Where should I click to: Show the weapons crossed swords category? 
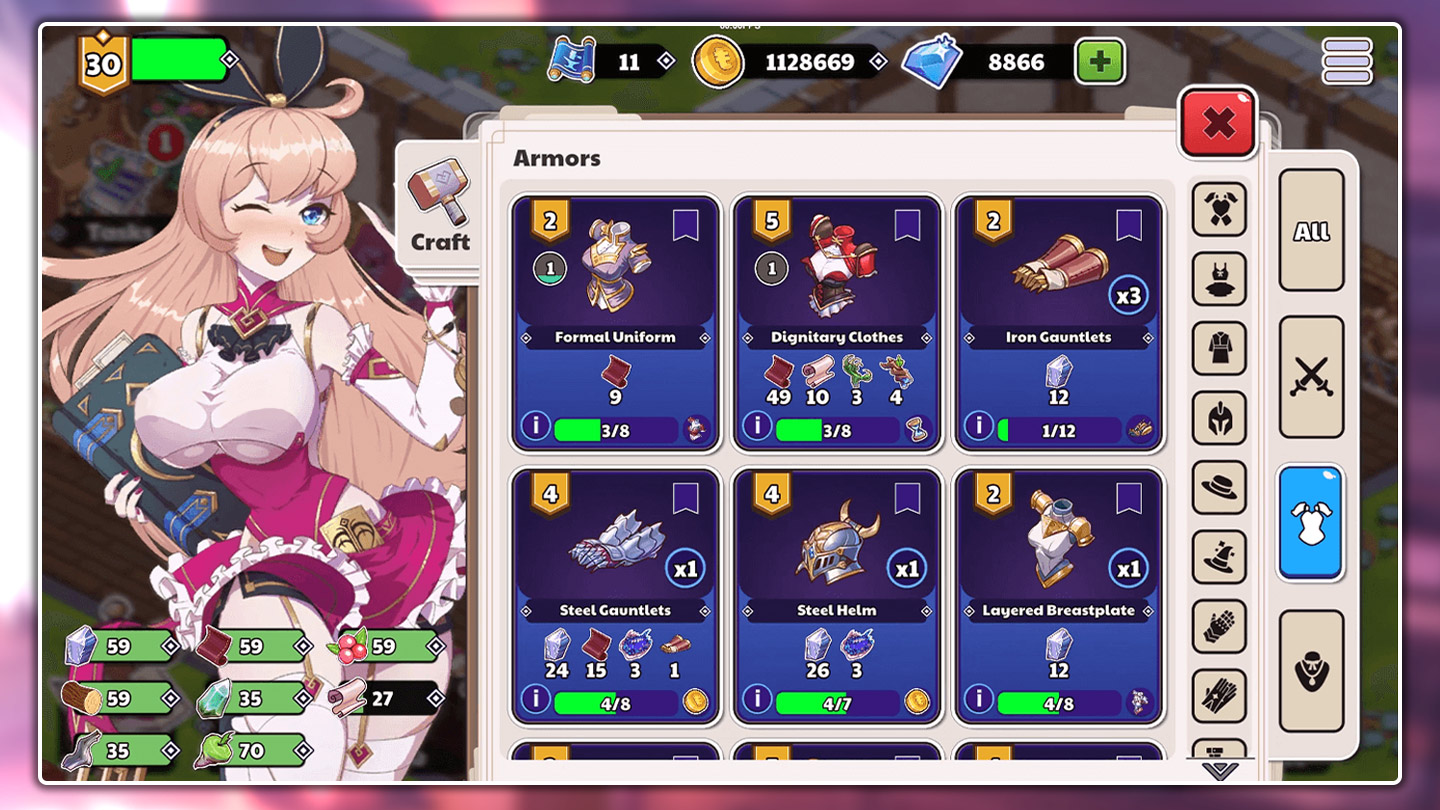(x=1311, y=377)
